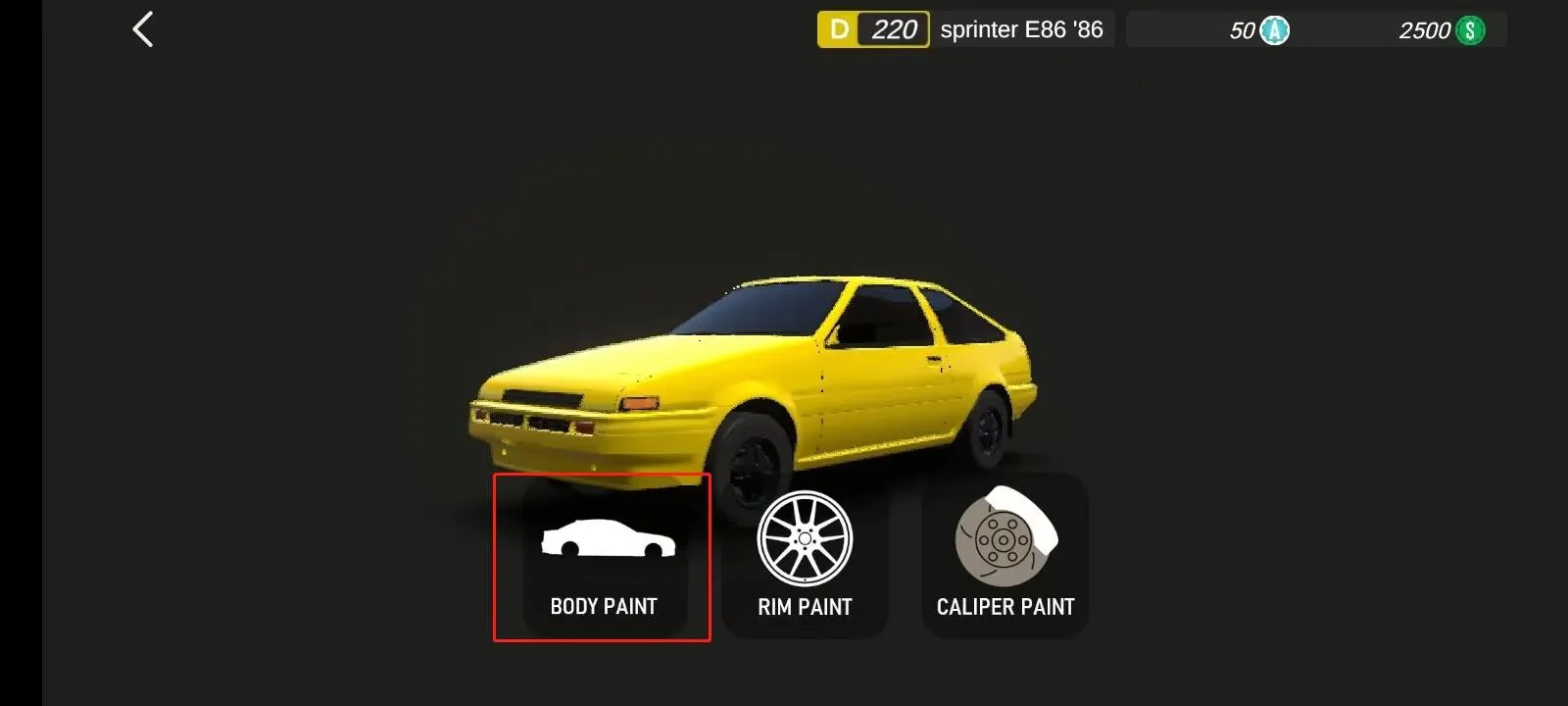Screen dimensions: 1568x706
Task: Click the spoked rim graphic above Rim Paint
Action: (805, 539)
